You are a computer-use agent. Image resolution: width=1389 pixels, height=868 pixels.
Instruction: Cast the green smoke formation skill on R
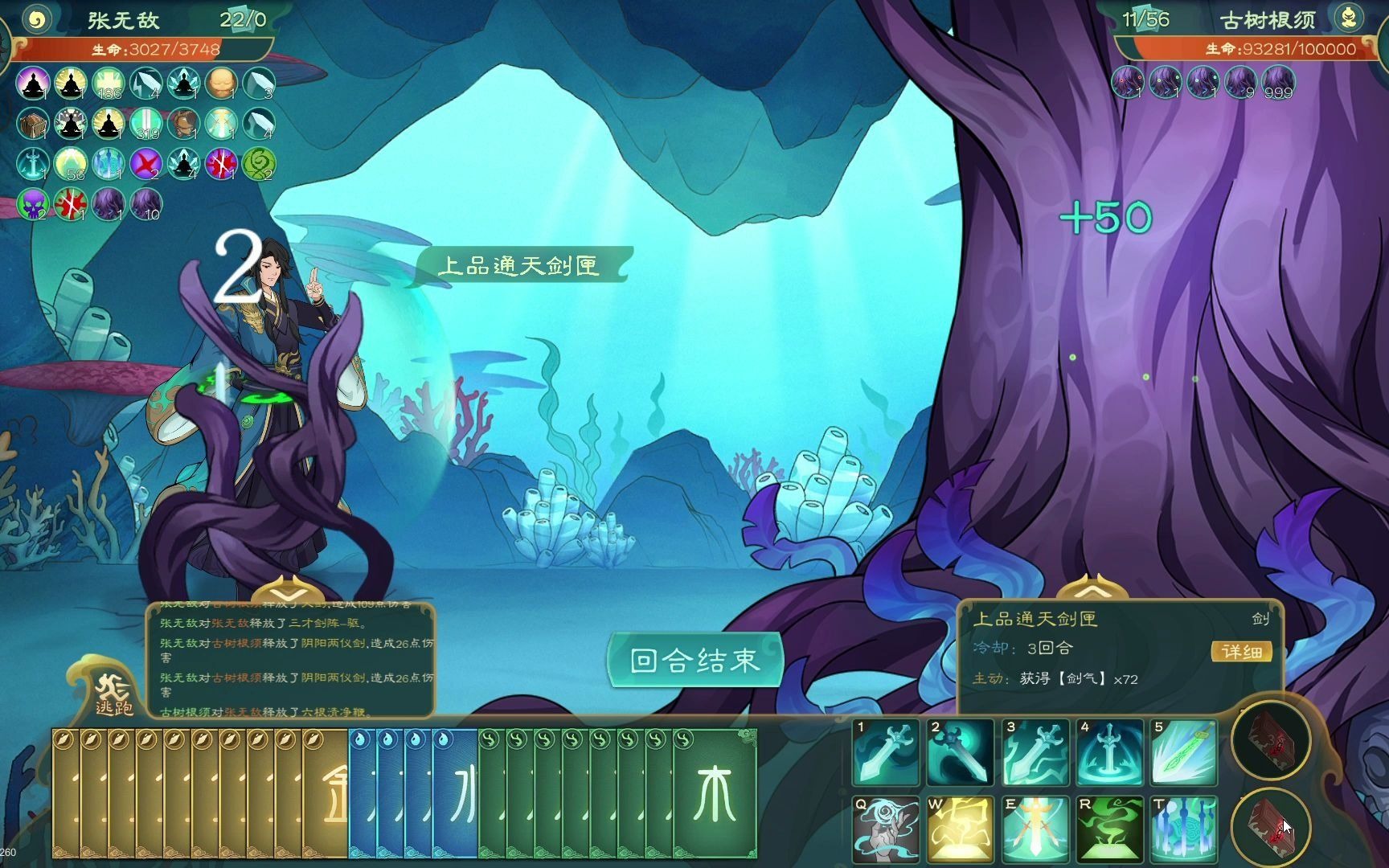point(1110,828)
